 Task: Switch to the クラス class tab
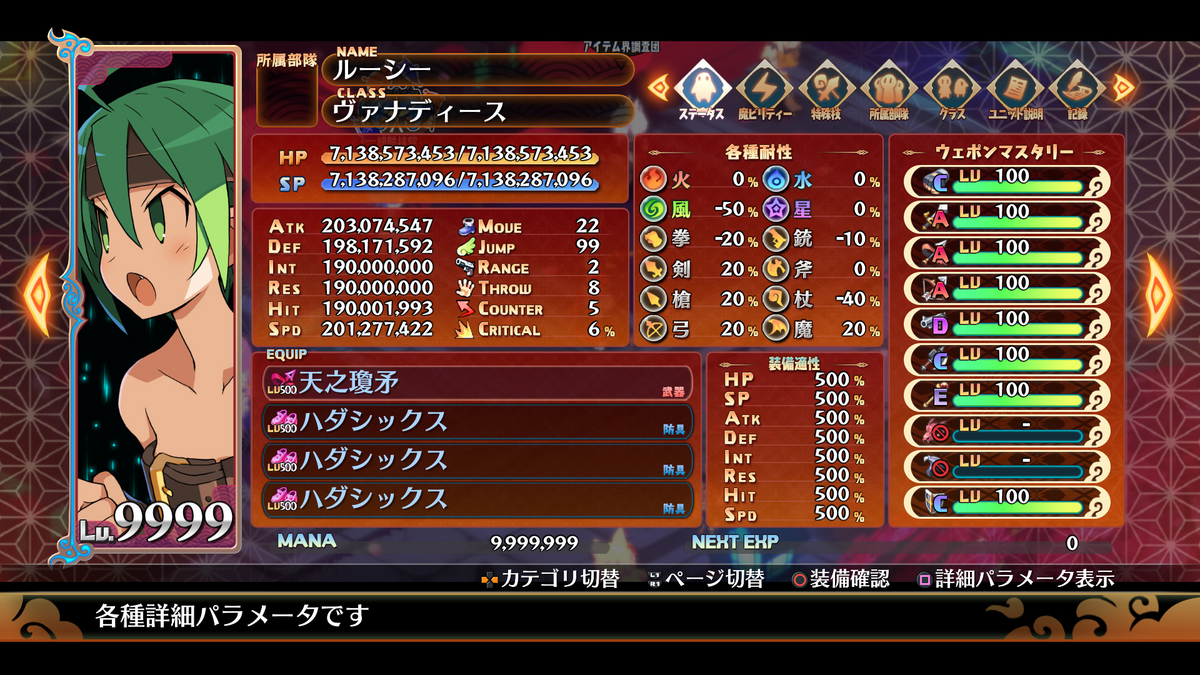951,88
